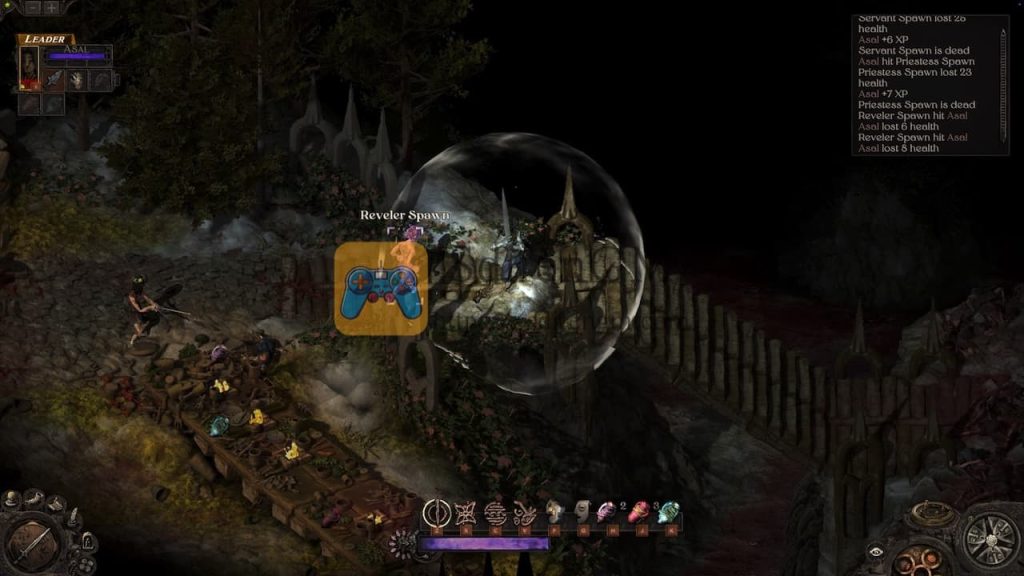Screen dimensions: 1024x576
Task: Click the combat log scrollbar
Action: pyautogui.click(x=1004, y=85)
